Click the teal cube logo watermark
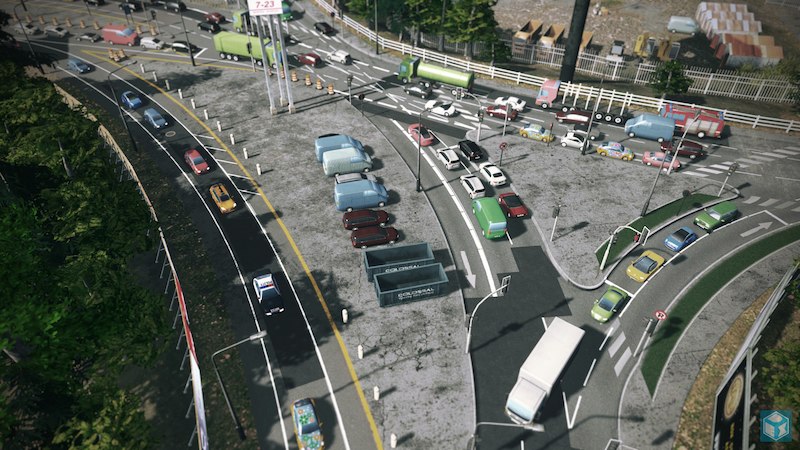800x450 pixels. pyautogui.click(x=775, y=425)
